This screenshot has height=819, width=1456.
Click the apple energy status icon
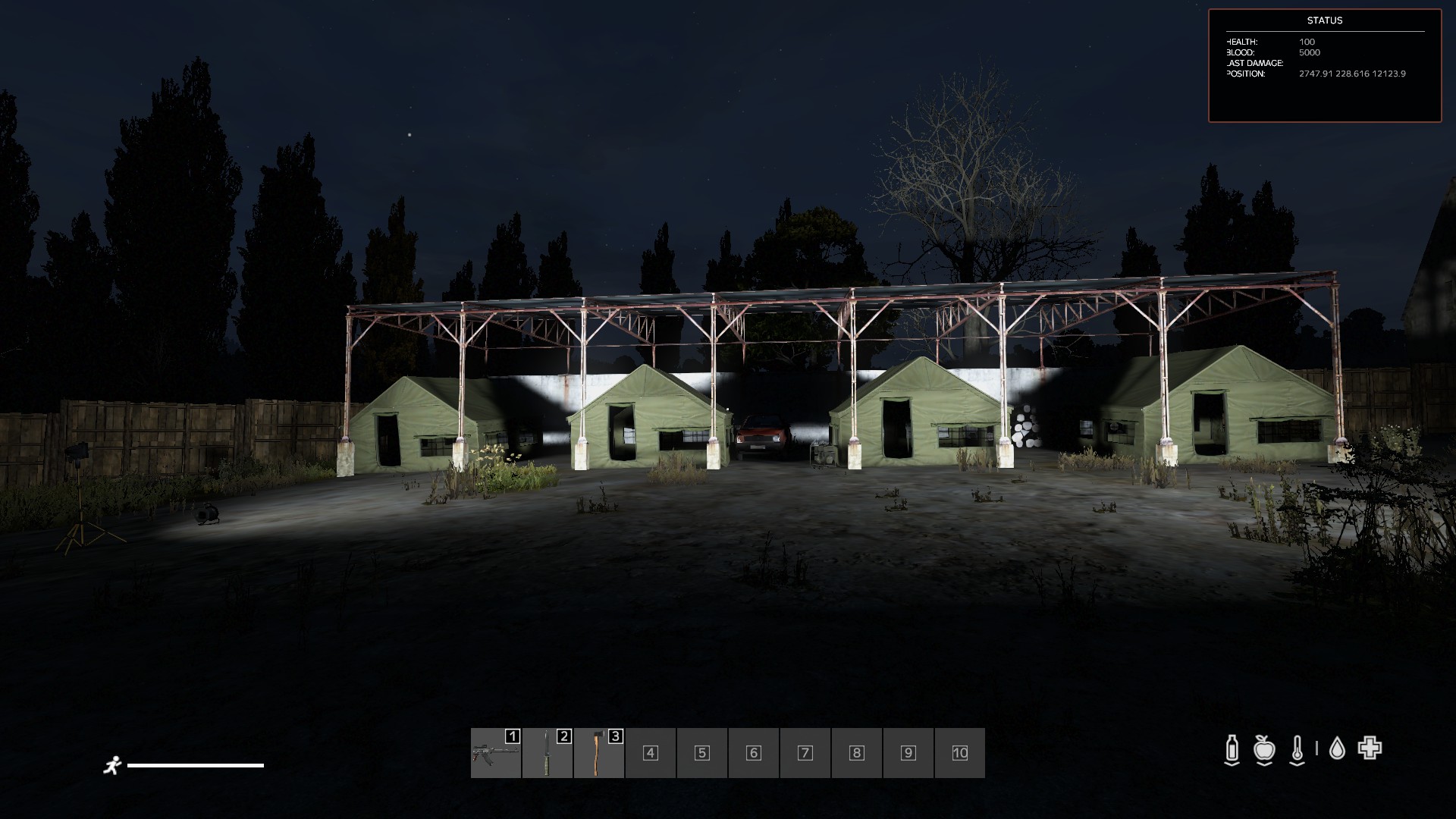tap(1264, 747)
